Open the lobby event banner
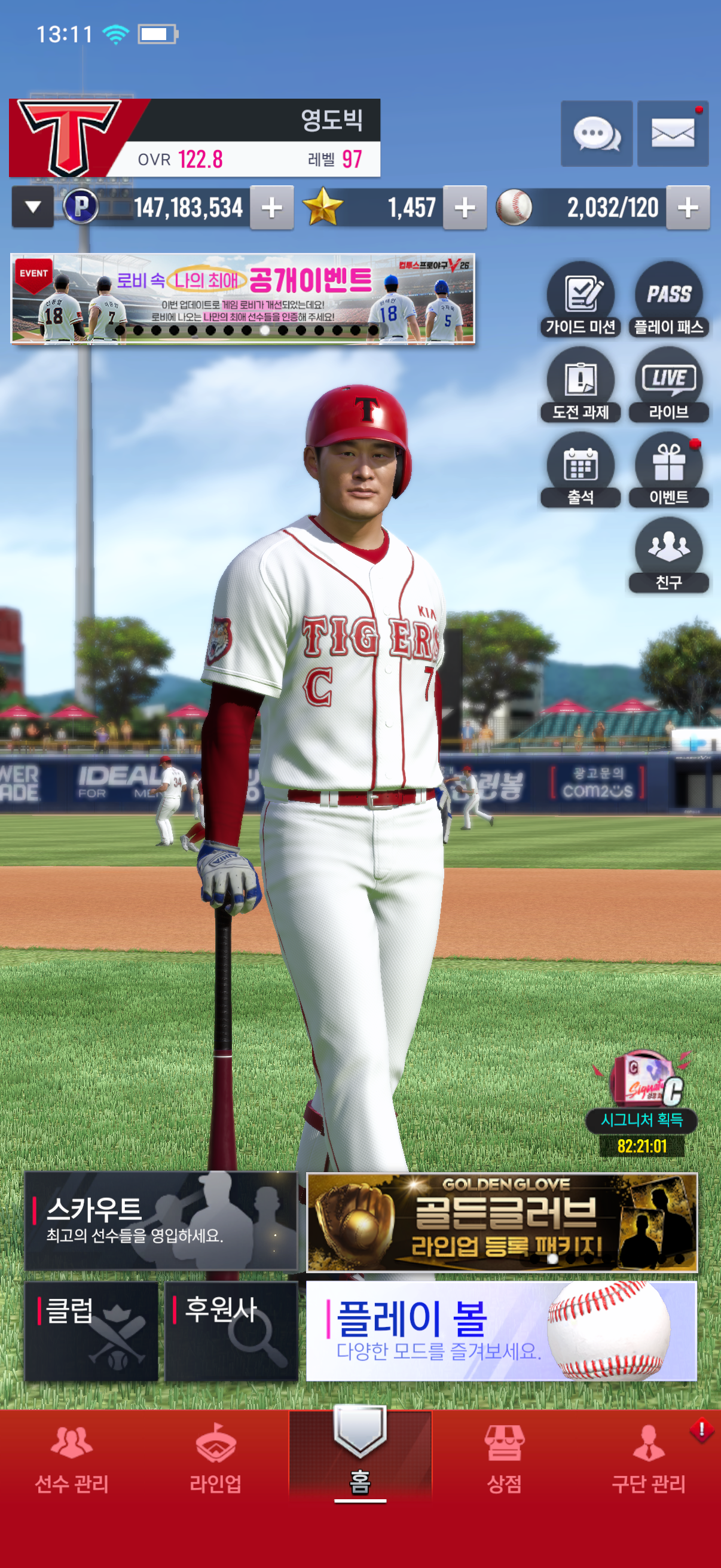Image resolution: width=721 pixels, height=1568 pixels. pos(242,299)
